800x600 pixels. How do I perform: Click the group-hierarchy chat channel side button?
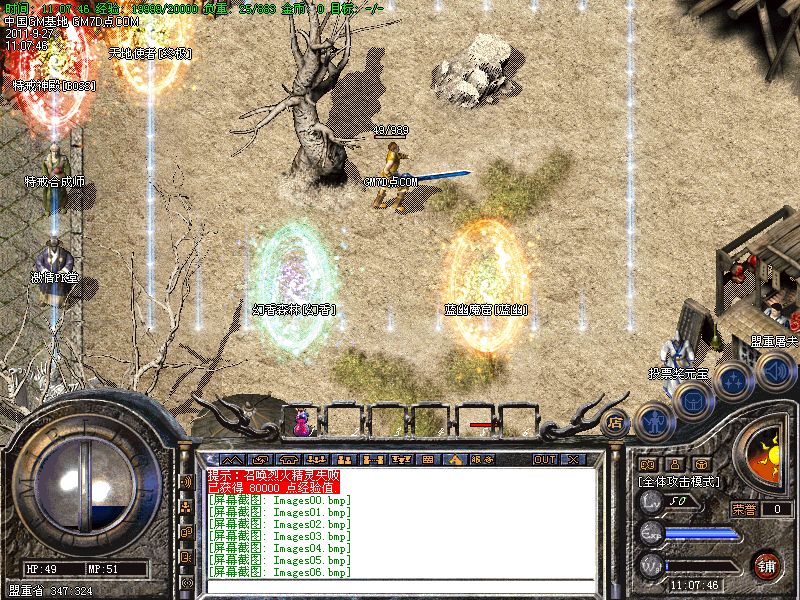pyautogui.click(x=186, y=507)
